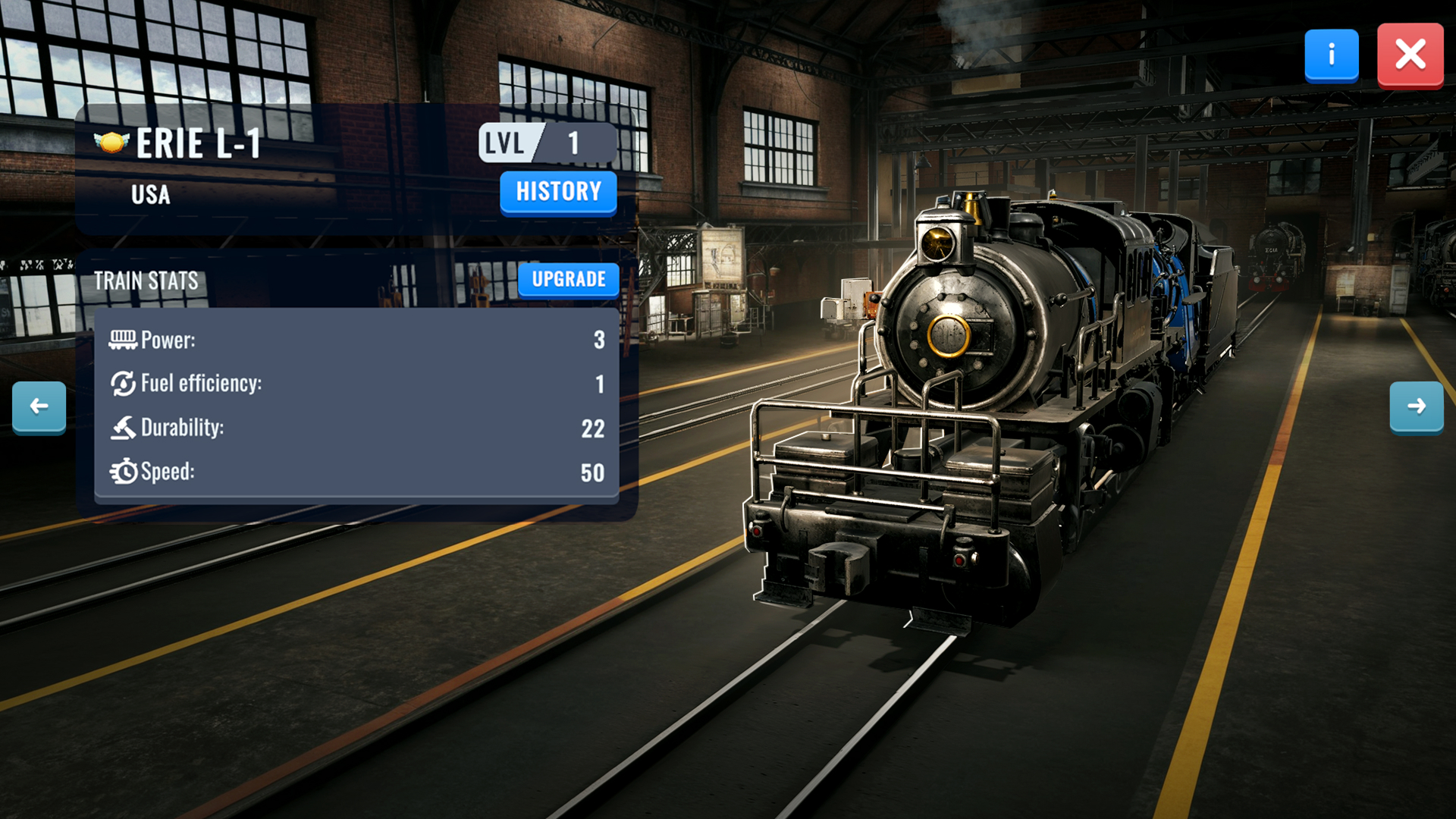
Task: Close the train details screen
Action: 1410,55
